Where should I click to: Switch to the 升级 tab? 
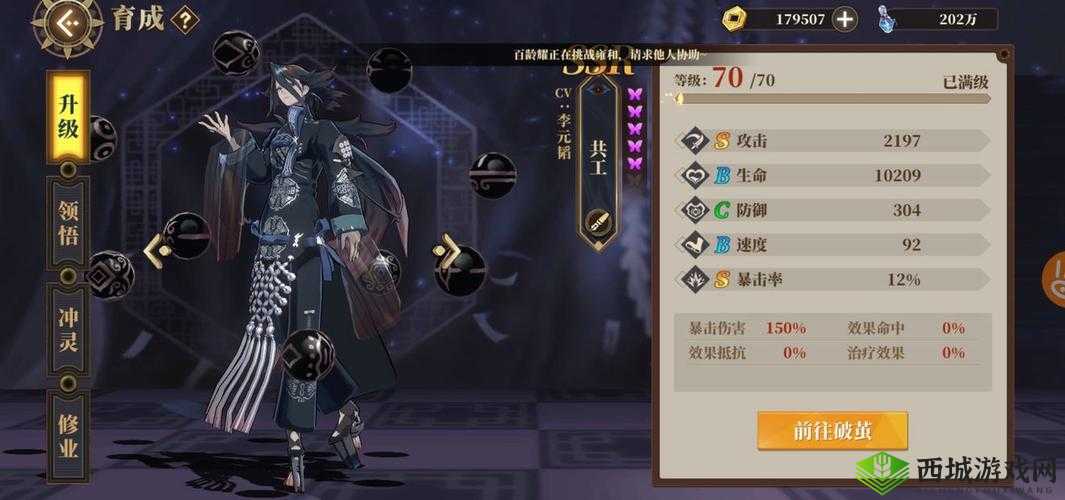[x=69, y=117]
